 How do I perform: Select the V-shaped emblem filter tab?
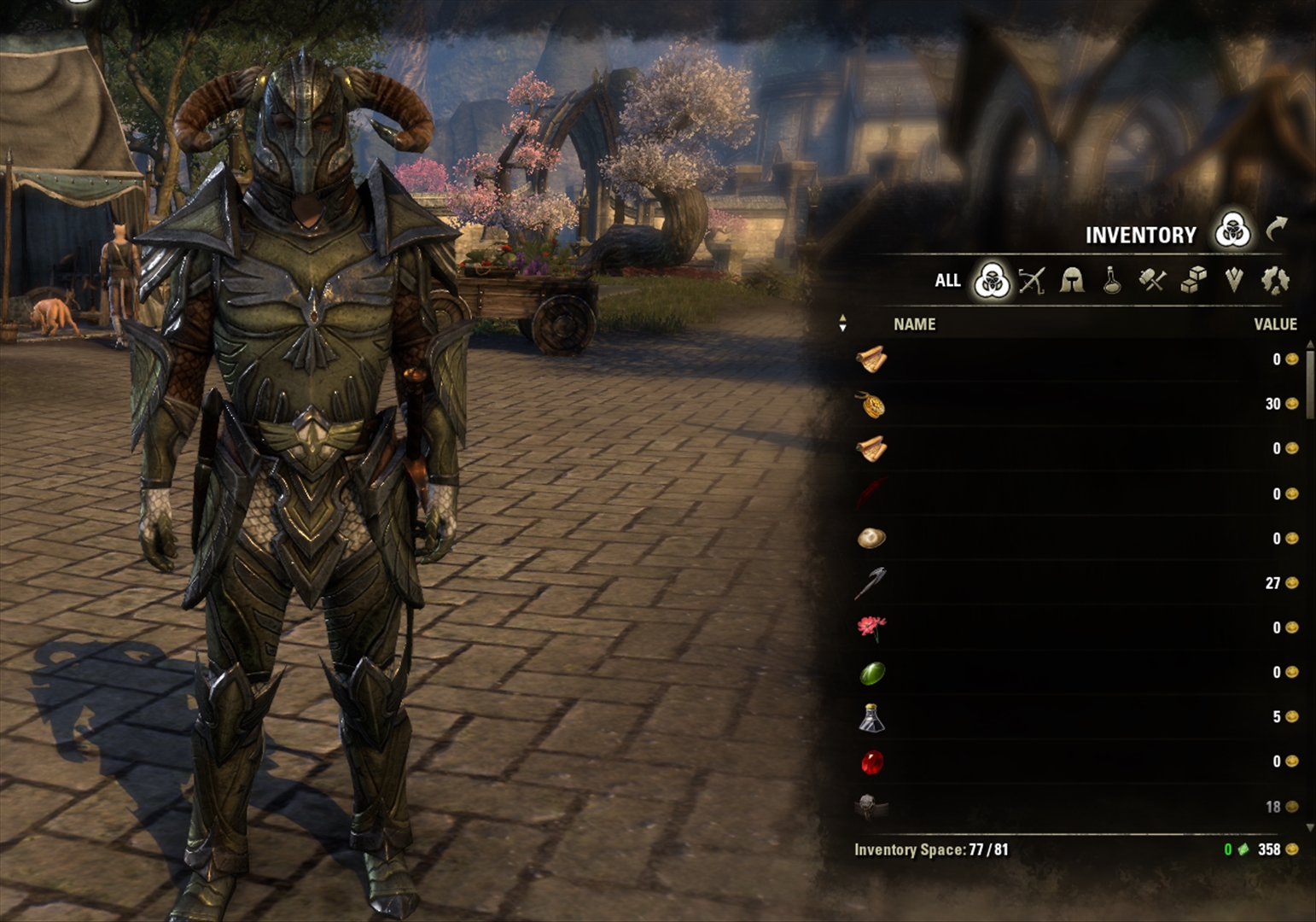click(x=1234, y=280)
